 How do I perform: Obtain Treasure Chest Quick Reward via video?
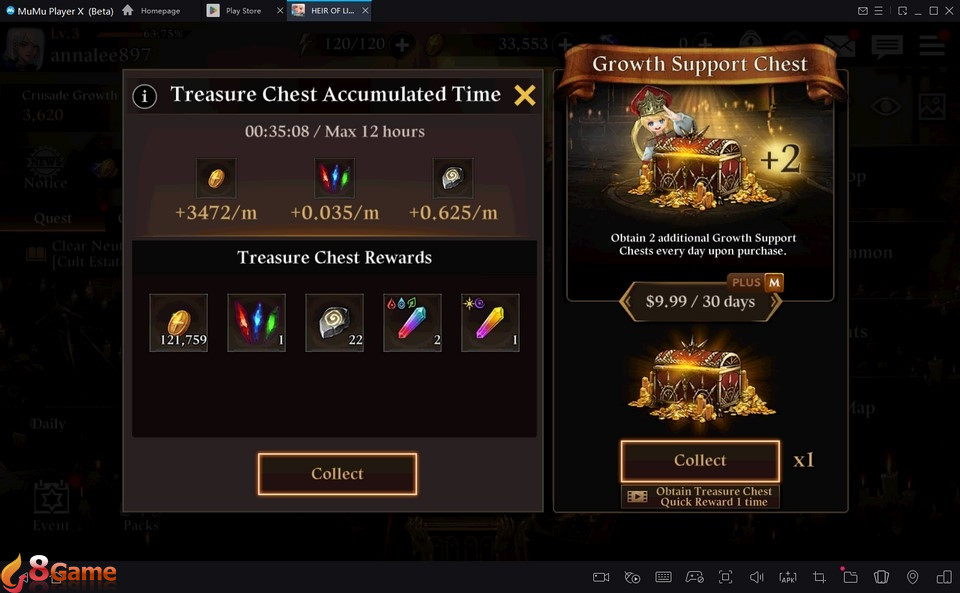click(700, 496)
